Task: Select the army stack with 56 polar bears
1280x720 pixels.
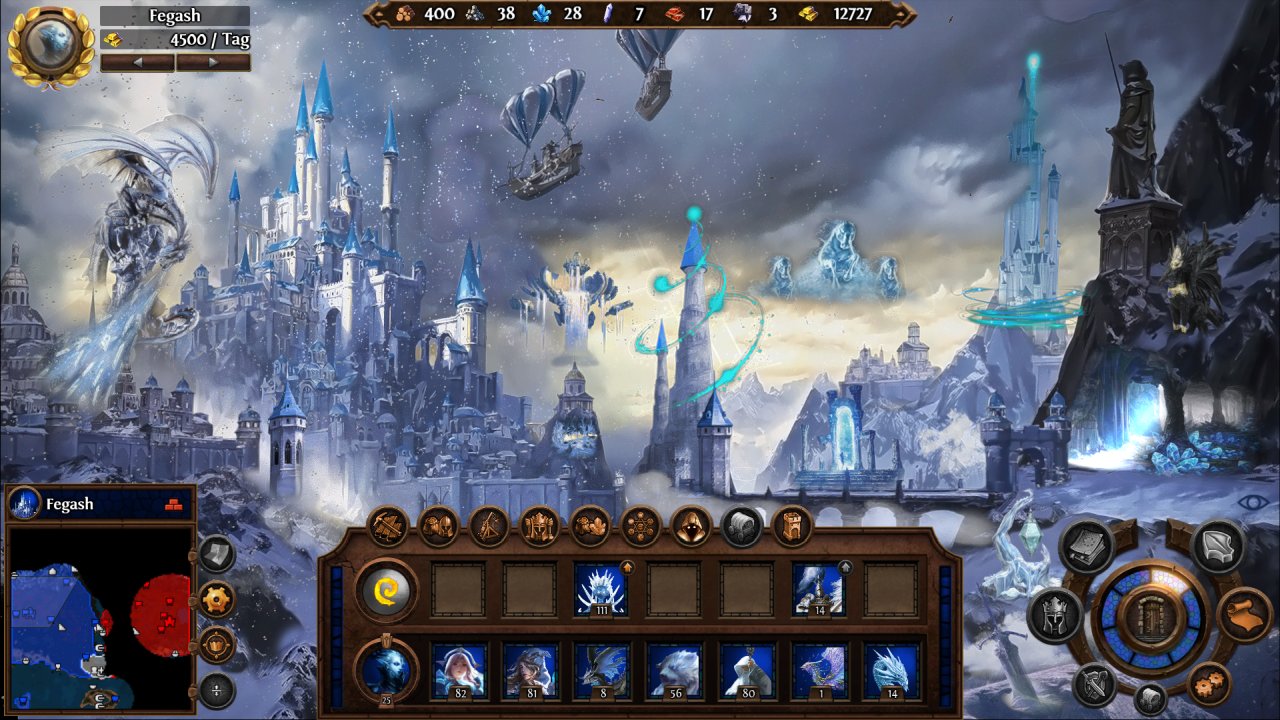Action: [x=673, y=670]
